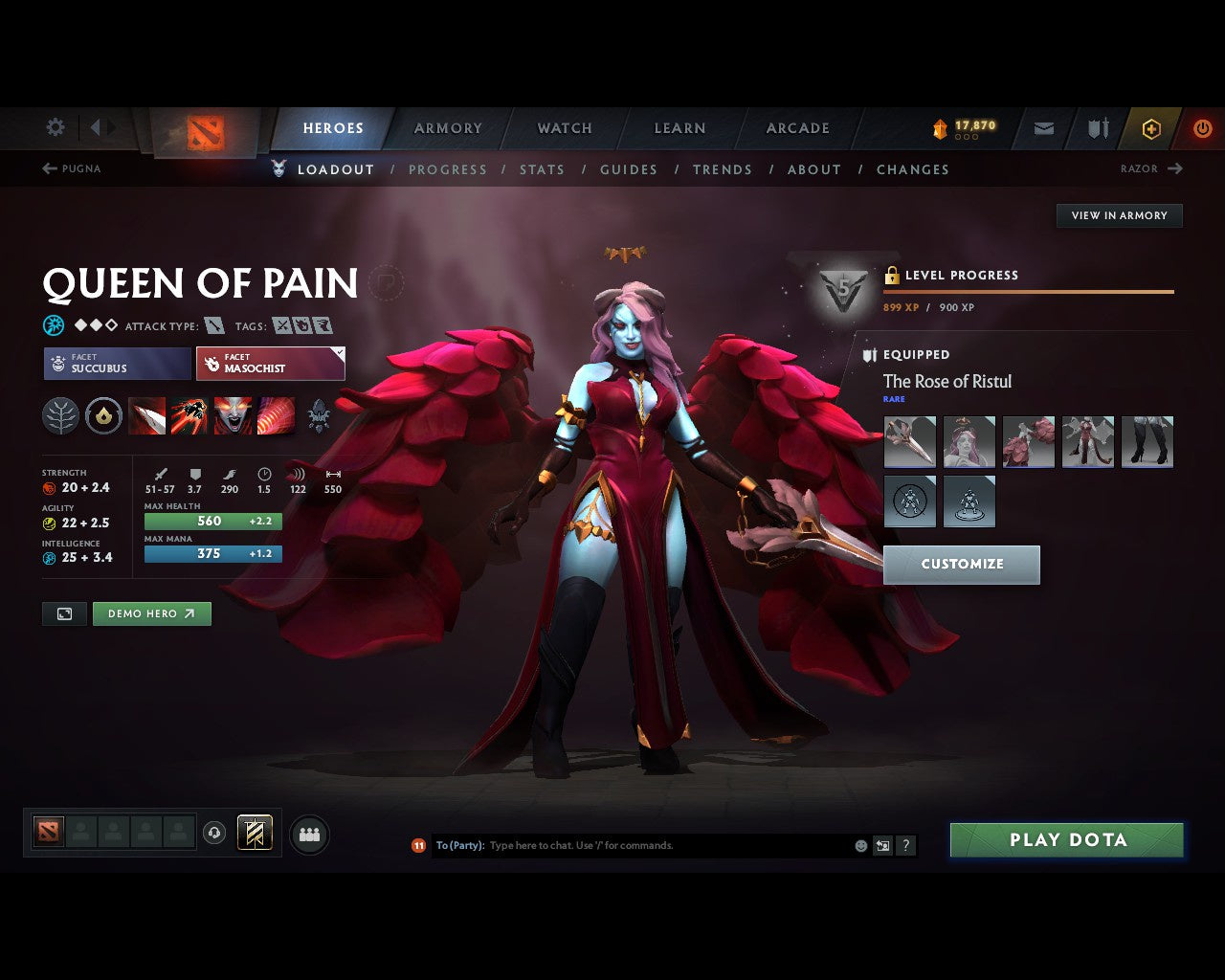Open the mail notifications icon
Viewport: 1225px width, 980px height.
1042,128
